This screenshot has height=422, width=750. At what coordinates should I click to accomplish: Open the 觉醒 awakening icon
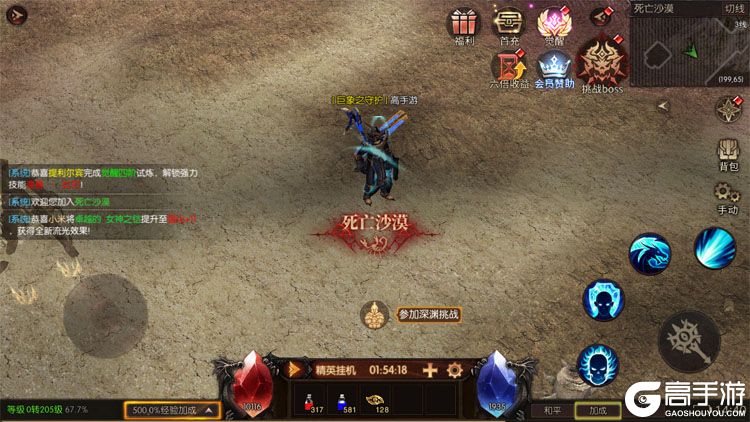coord(554,25)
